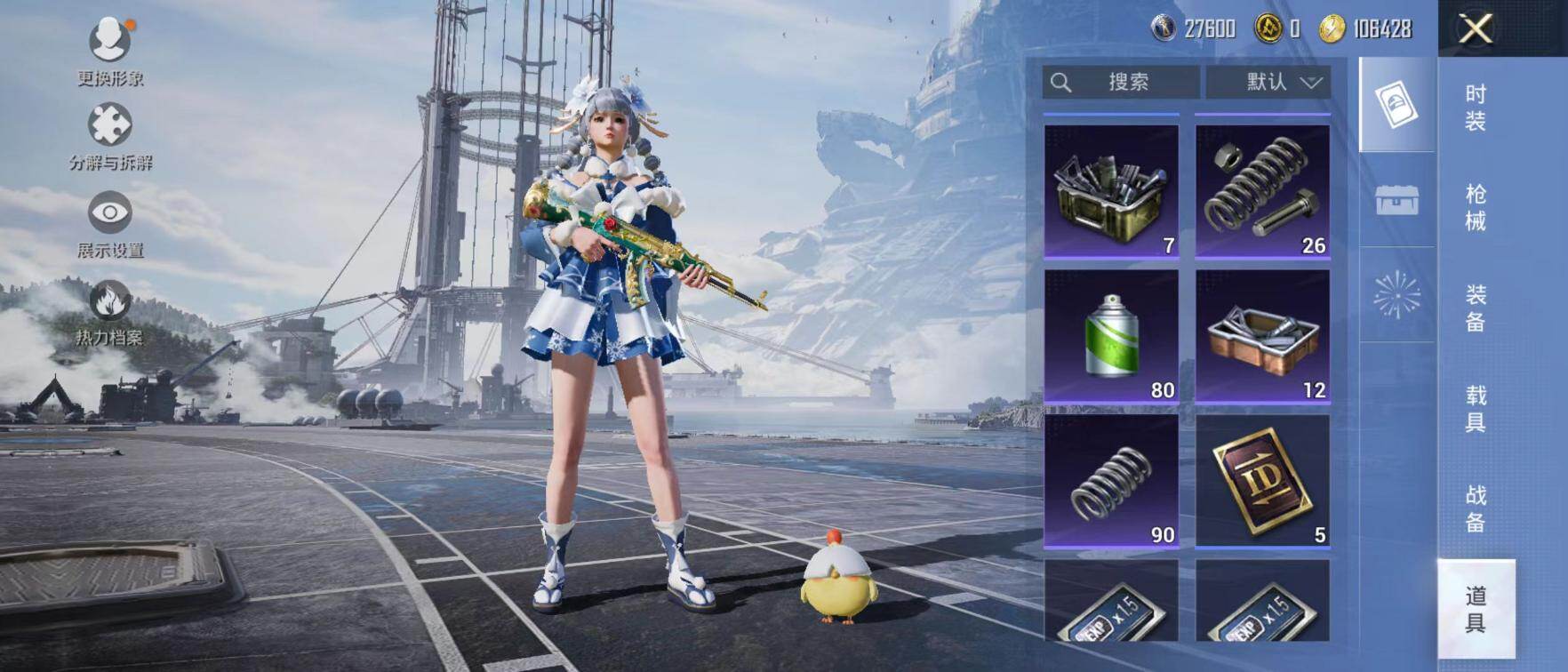Switch to the 枪械 tab

pyautogui.click(x=1476, y=208)
